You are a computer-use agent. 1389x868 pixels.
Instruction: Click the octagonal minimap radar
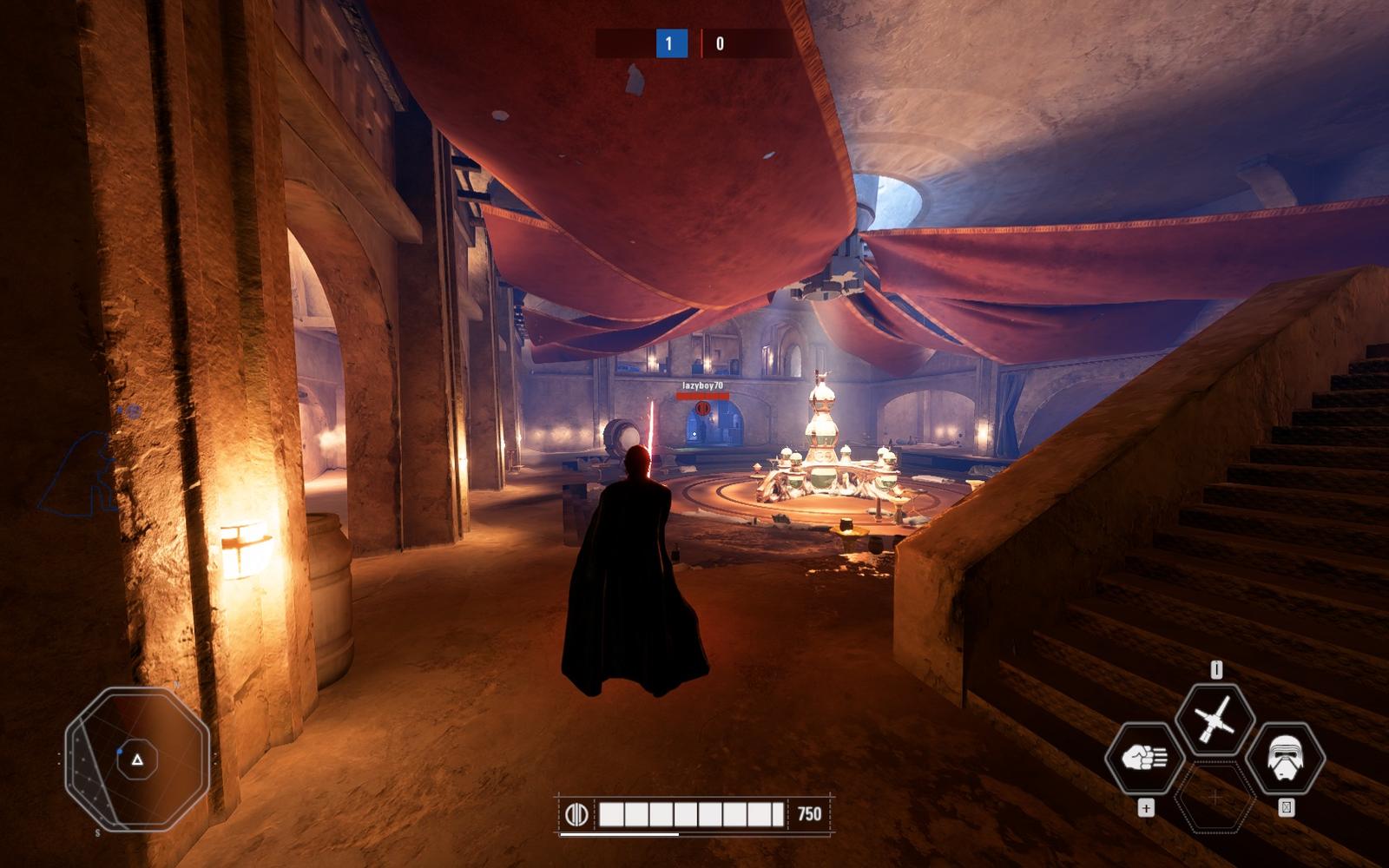point(137,759)
